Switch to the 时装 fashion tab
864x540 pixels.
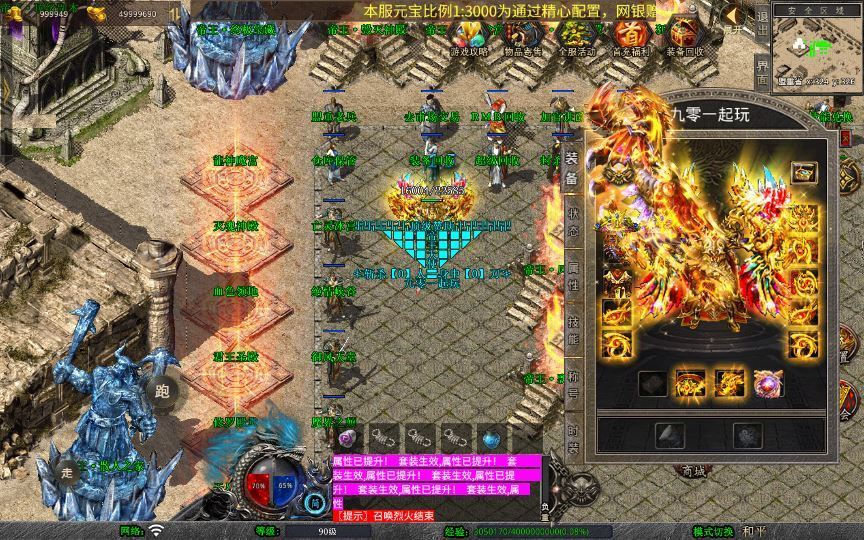point(573,436)
